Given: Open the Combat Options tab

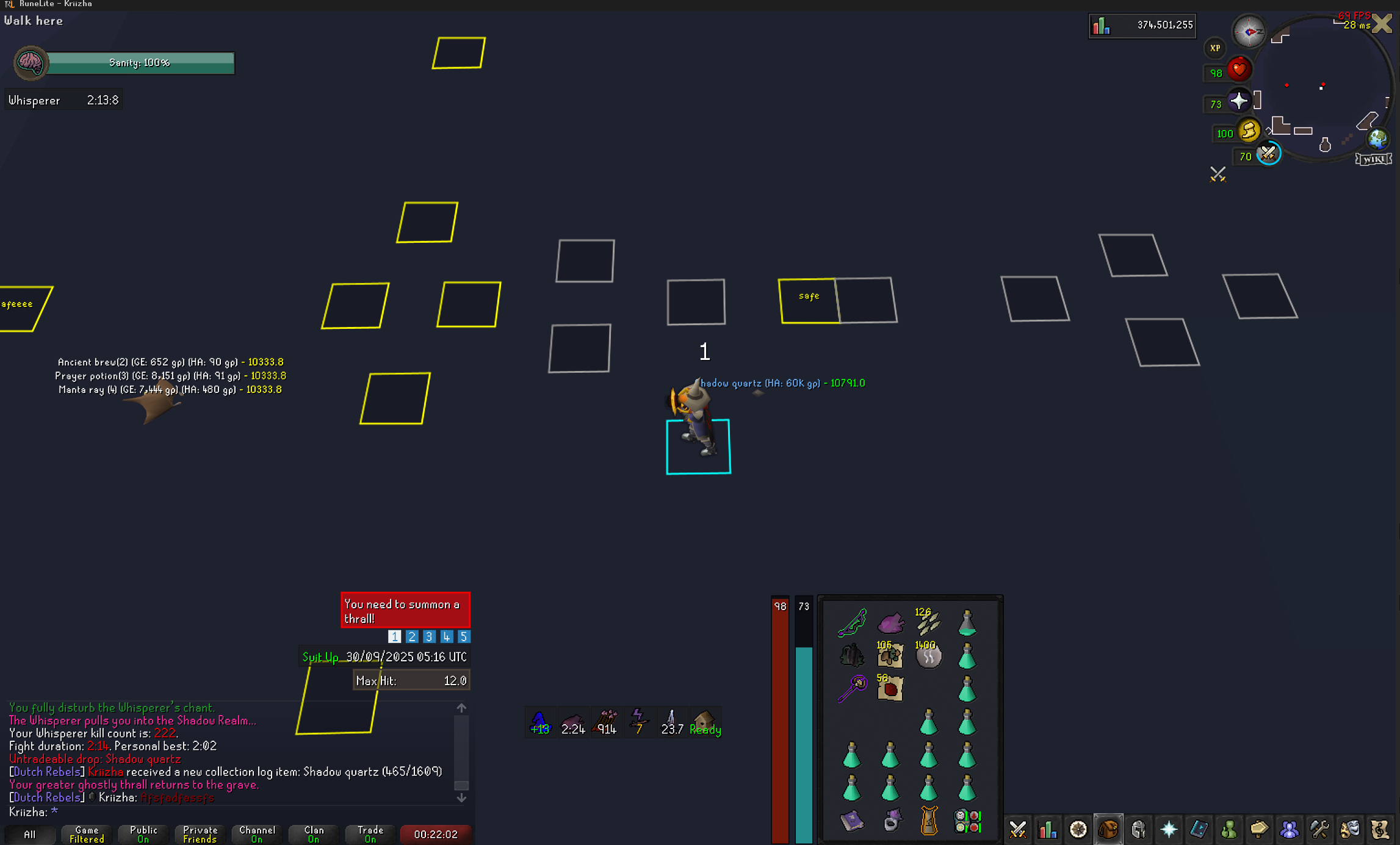Looking at the screenshot, I should coord(1017,830).
